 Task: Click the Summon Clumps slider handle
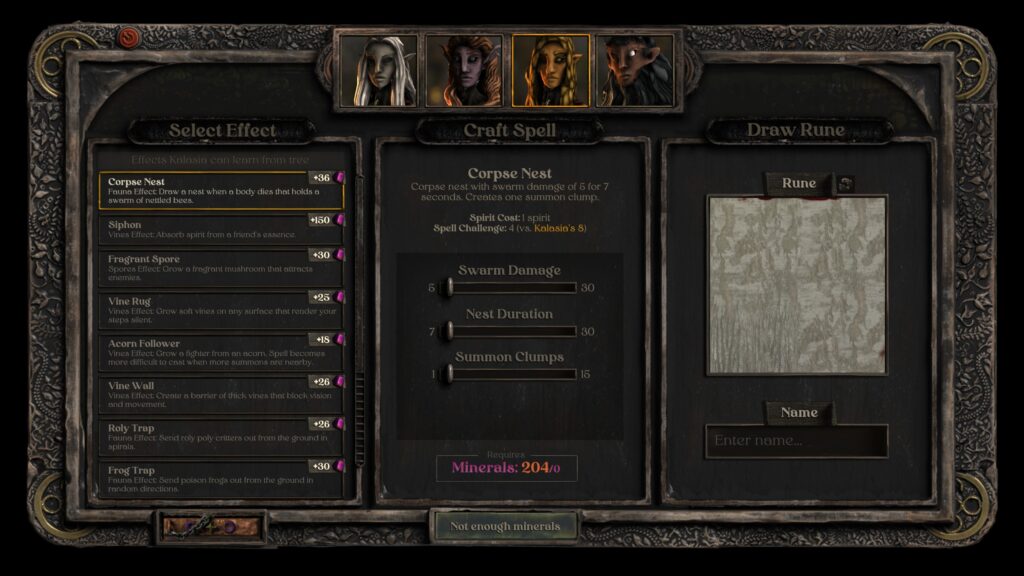pos(449,374)
